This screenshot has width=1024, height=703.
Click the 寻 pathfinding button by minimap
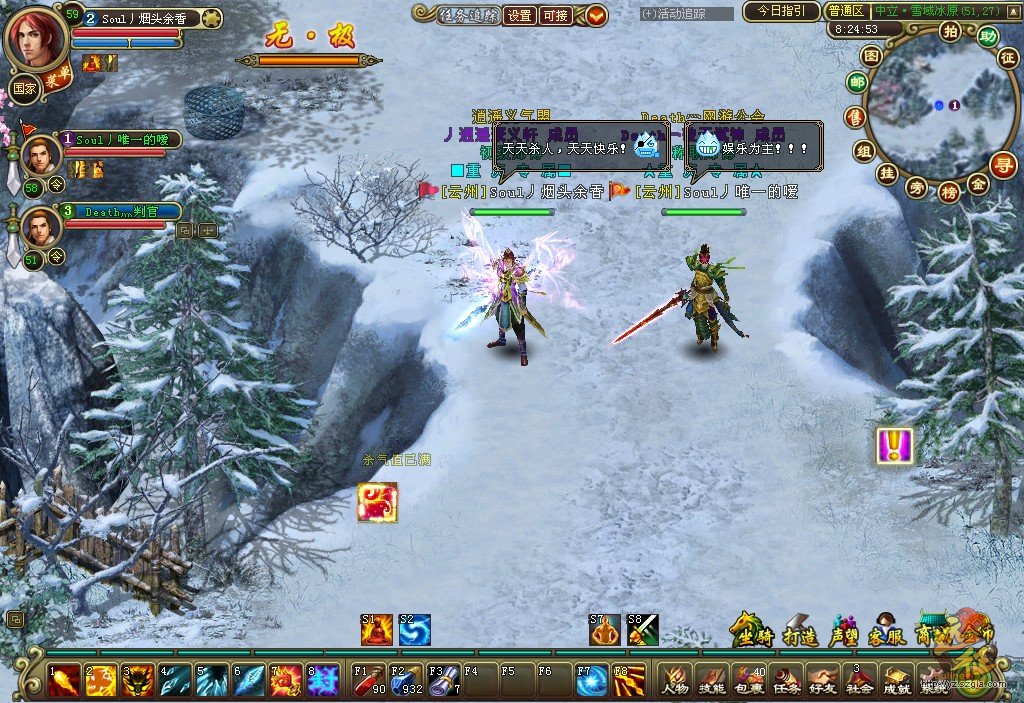tap(1003, 164)
